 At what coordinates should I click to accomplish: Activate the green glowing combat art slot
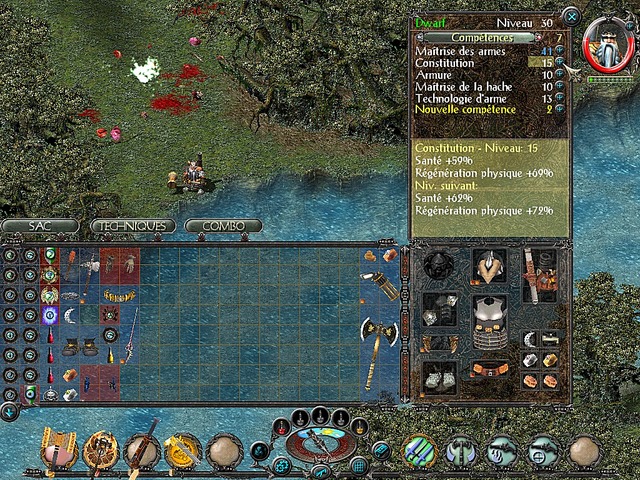coord(420,451)
